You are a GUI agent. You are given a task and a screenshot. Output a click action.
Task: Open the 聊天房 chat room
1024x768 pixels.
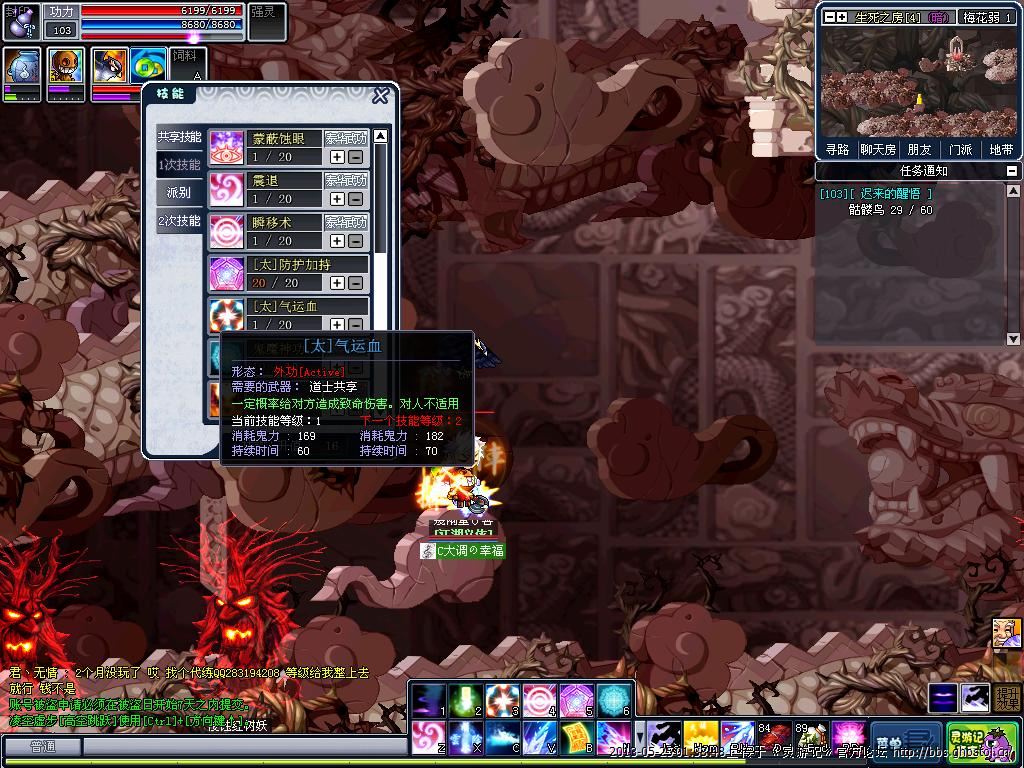(x=878, y=149)
